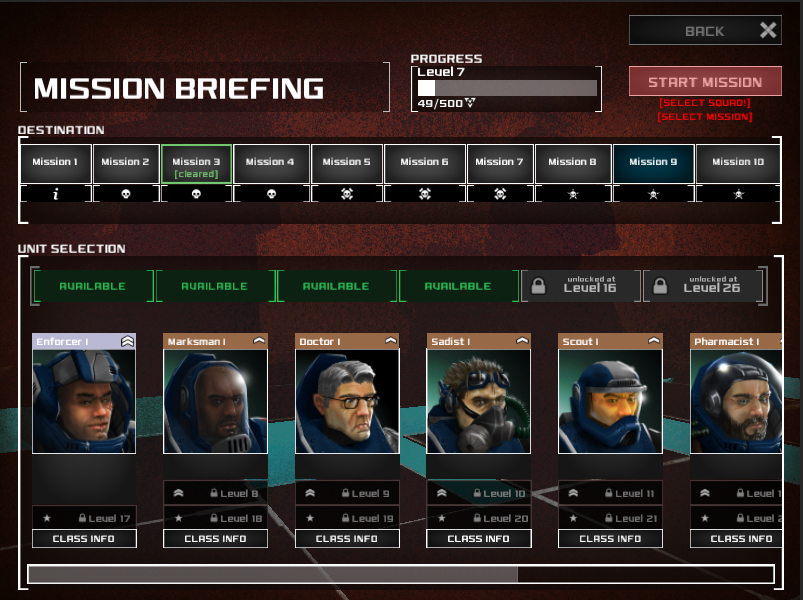Select Mission 5 destination

346,163
